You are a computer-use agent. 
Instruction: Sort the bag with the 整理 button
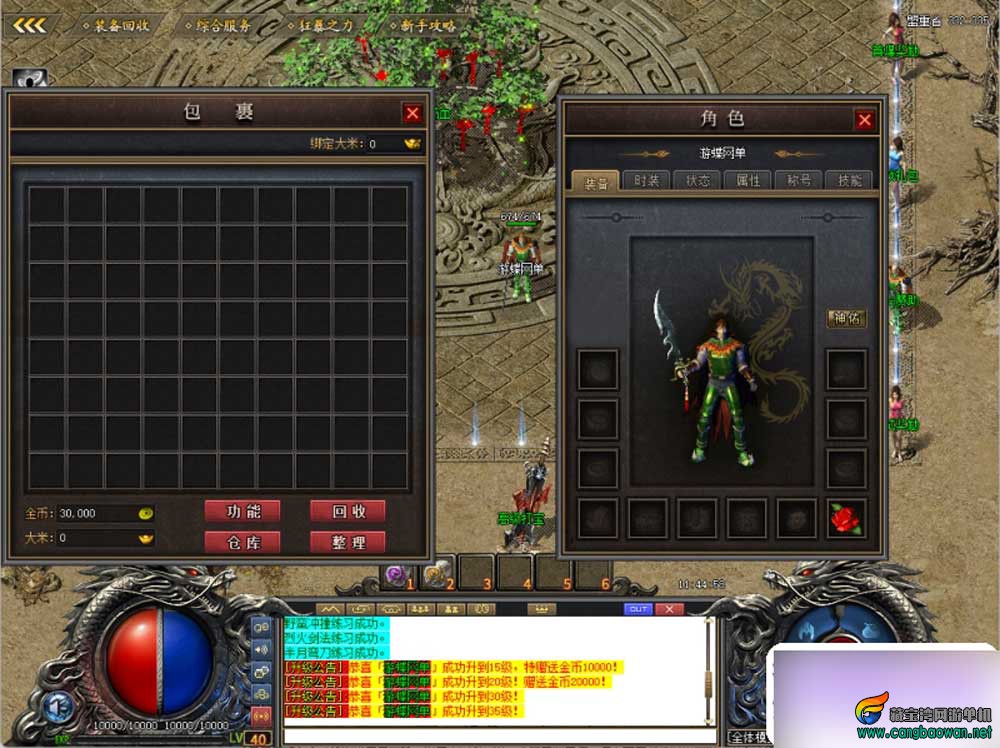348,542
